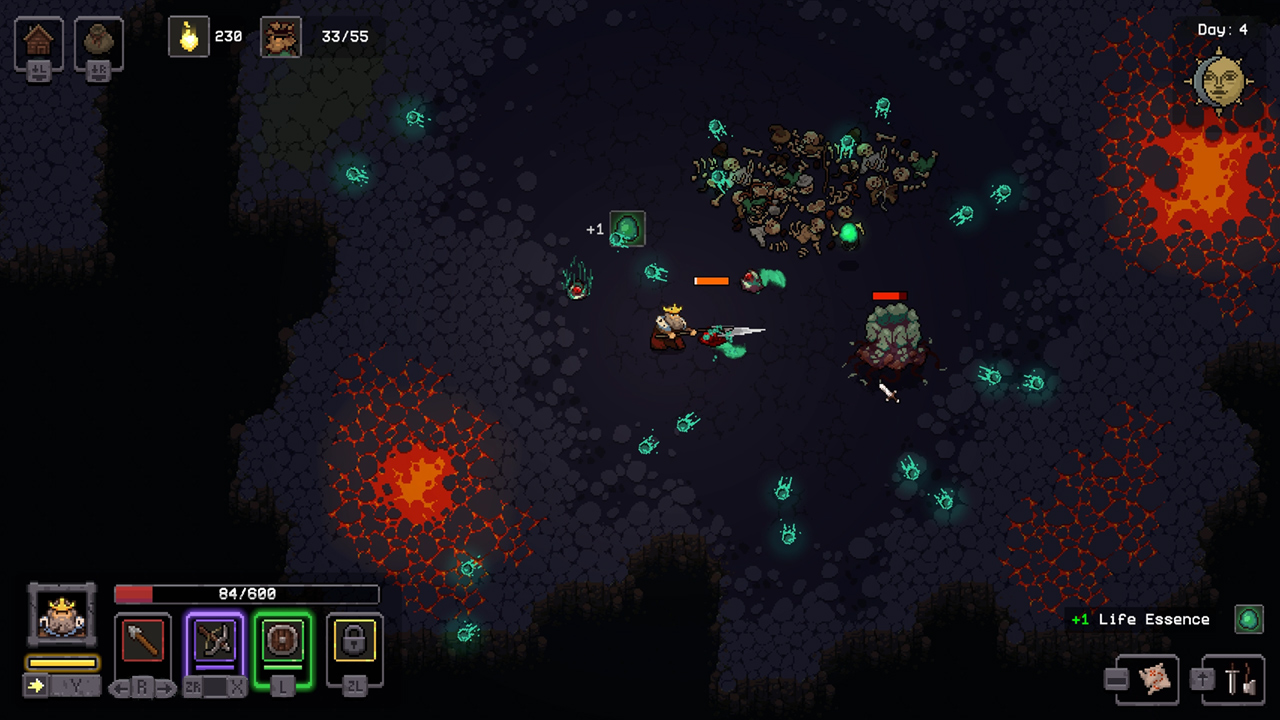Expand the Life Essence gem notification
Screen dimensions: 1280x720
click(1248, 619)
